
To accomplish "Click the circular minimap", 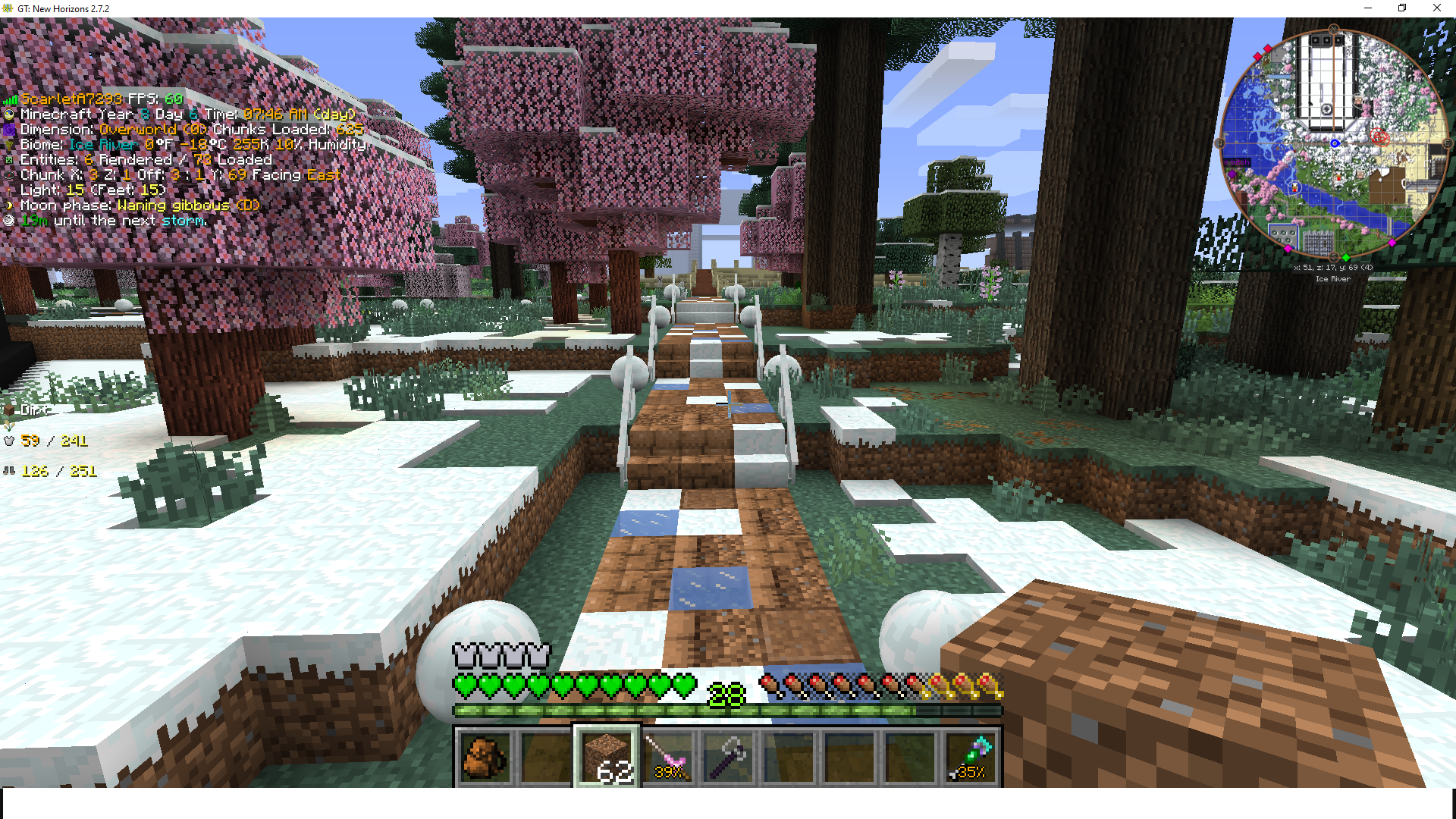I will point(1333,144).
